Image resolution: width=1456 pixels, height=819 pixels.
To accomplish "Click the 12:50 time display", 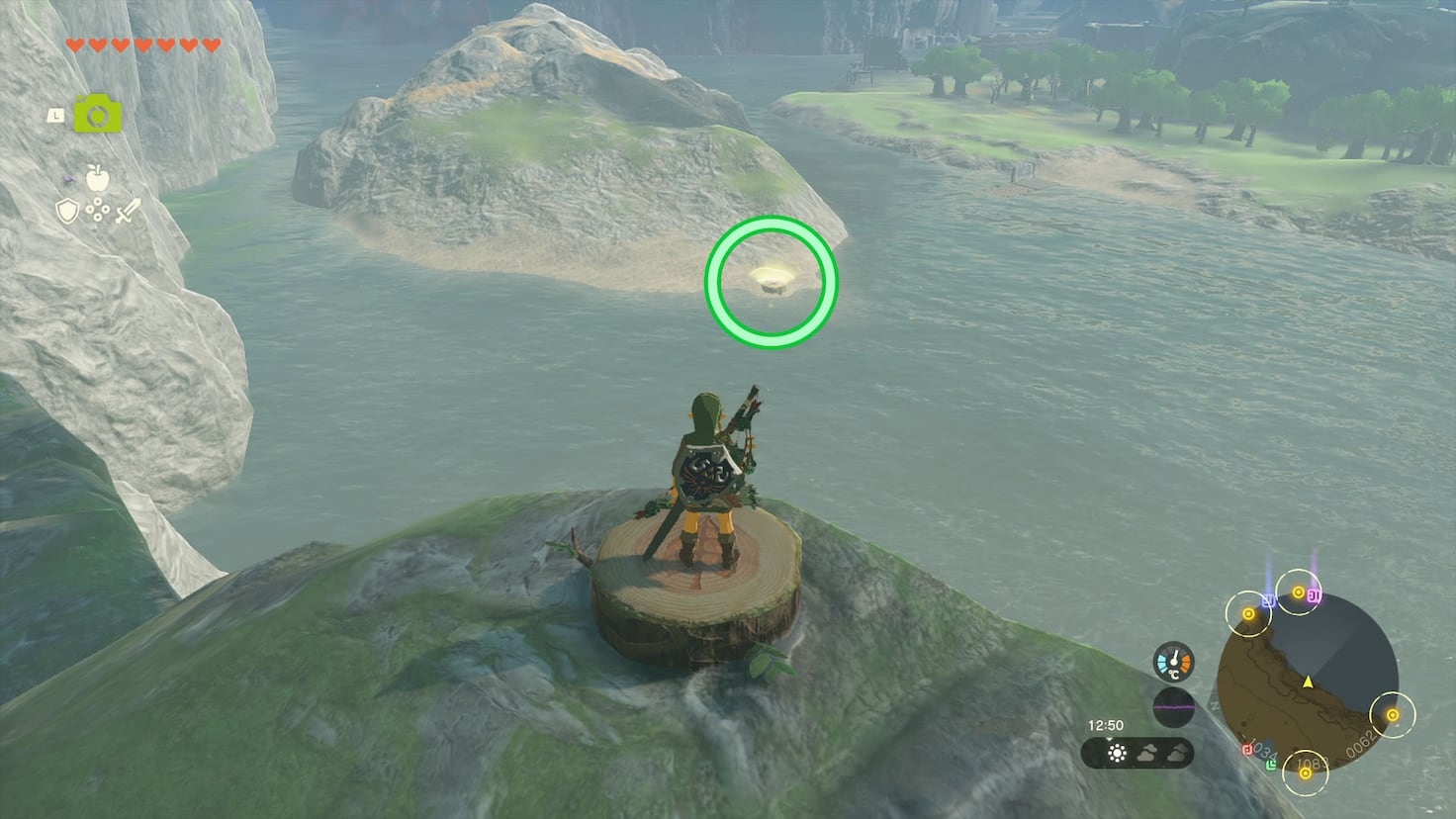I will [x=1107, y=725].
